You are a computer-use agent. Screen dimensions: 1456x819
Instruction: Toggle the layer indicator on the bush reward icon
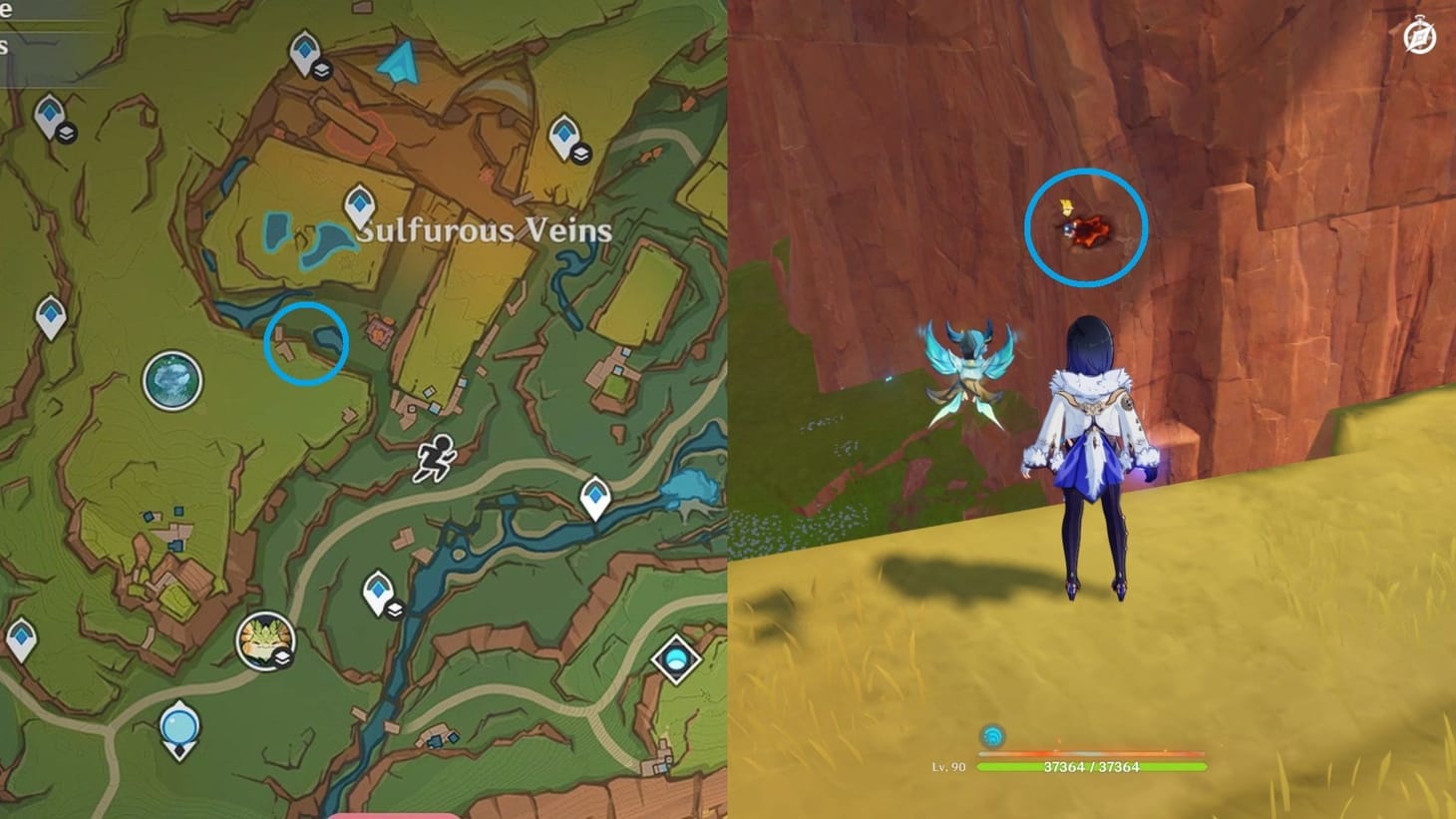(x=282, y=656)
